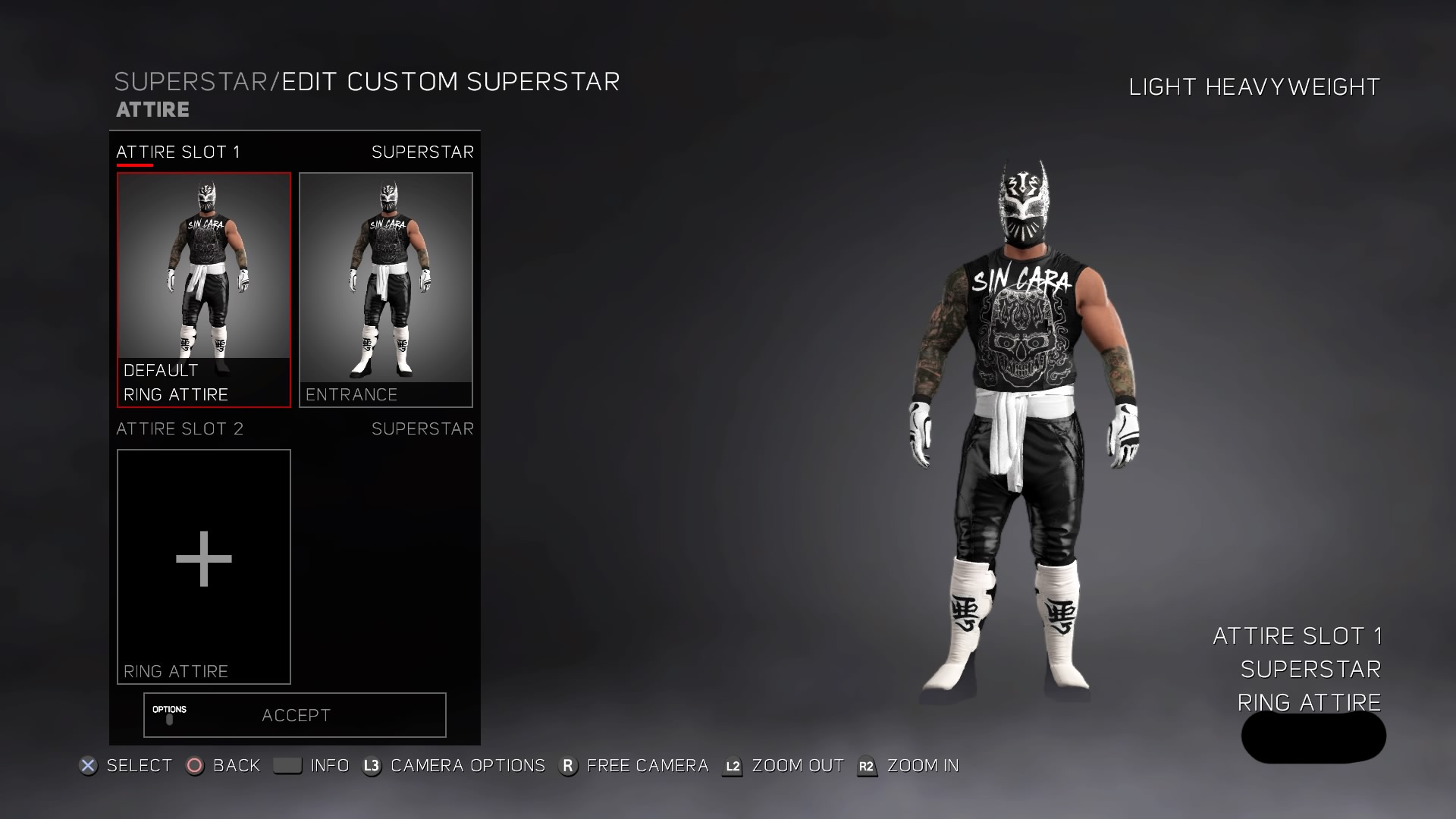This screenshot has width=1456, height=819.
Task: Click the R2 Zoom In icon
Action: pyautogui.click(x=865, y=767)
